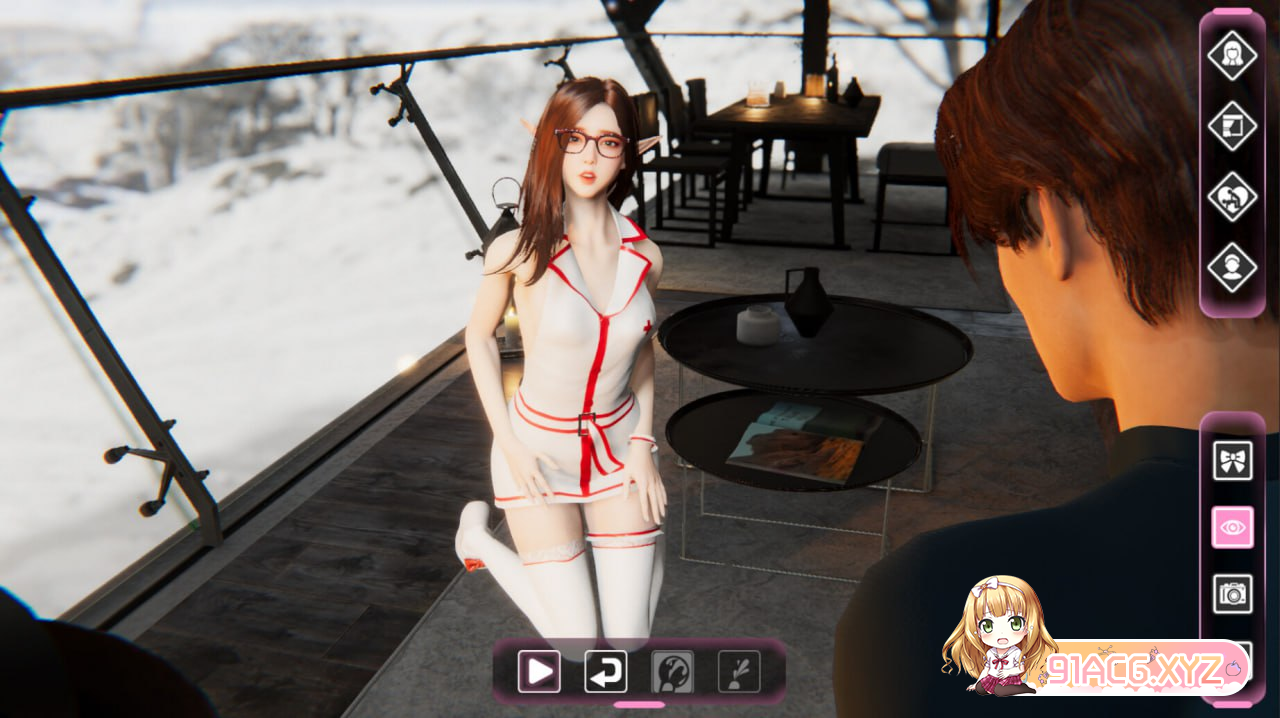Select the heart-shaped diamond icon
Image resolution: width=1280 pixels, height=718 pixels.
1232,197
